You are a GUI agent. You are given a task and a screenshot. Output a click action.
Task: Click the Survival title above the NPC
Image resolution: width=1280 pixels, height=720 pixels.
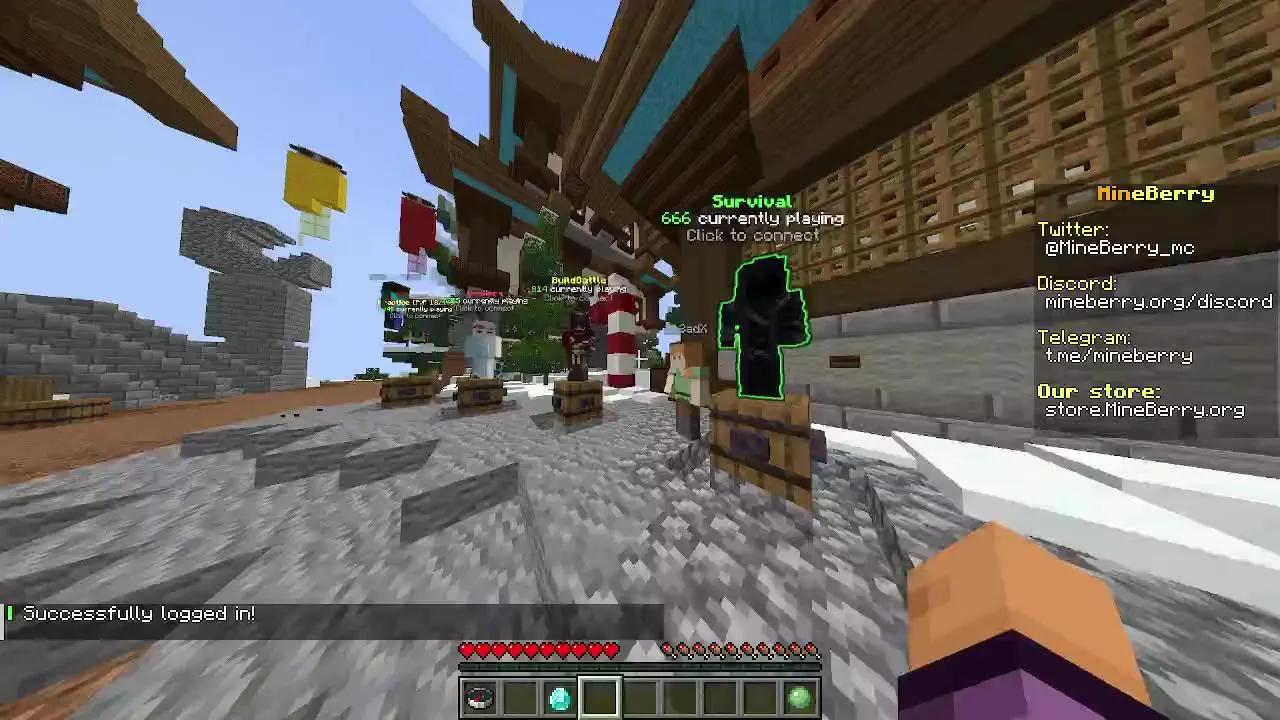click(752, 200)
